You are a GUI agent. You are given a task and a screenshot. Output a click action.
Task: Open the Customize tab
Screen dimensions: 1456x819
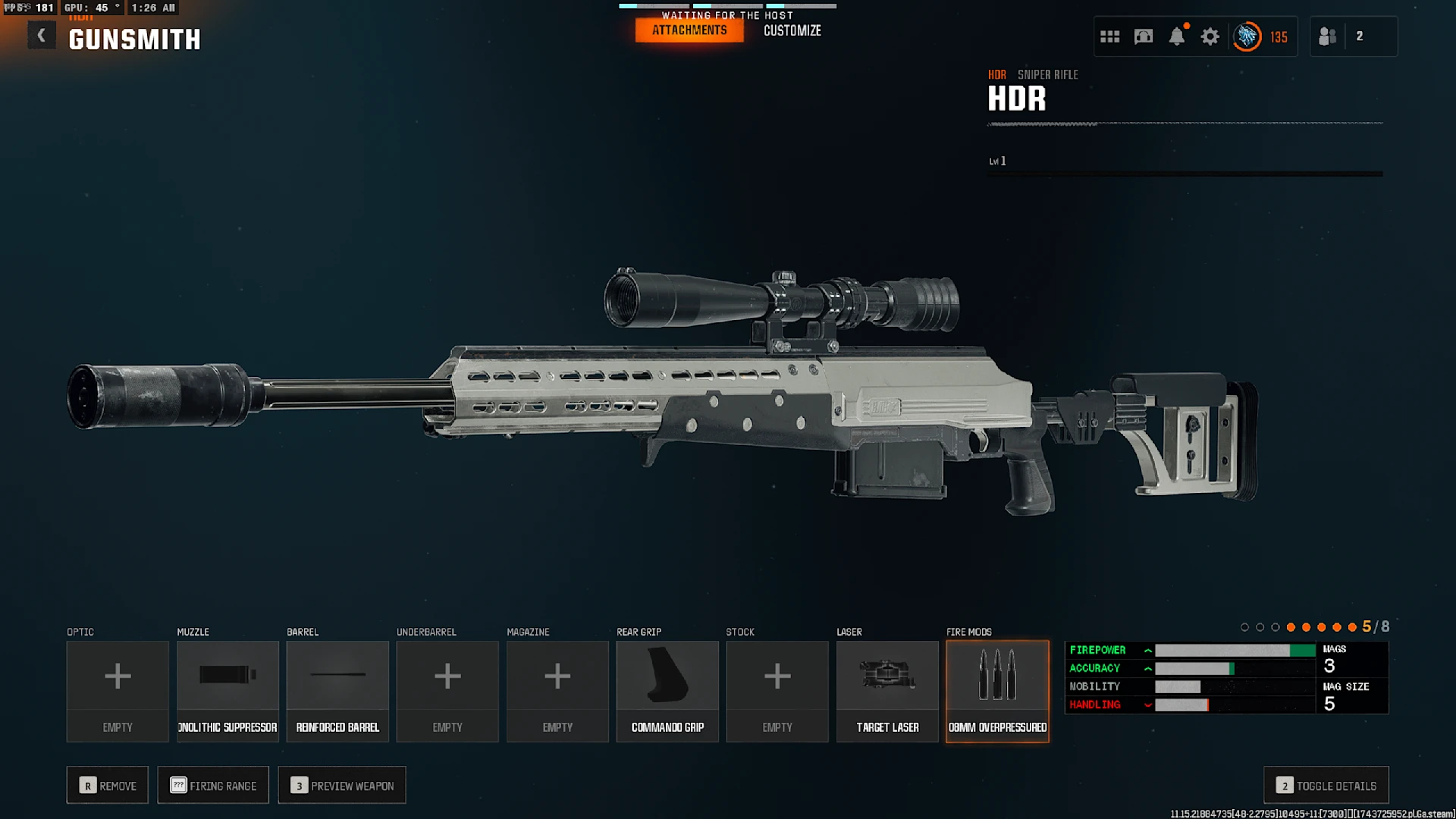pyautogui.click(x=792, y=30)
